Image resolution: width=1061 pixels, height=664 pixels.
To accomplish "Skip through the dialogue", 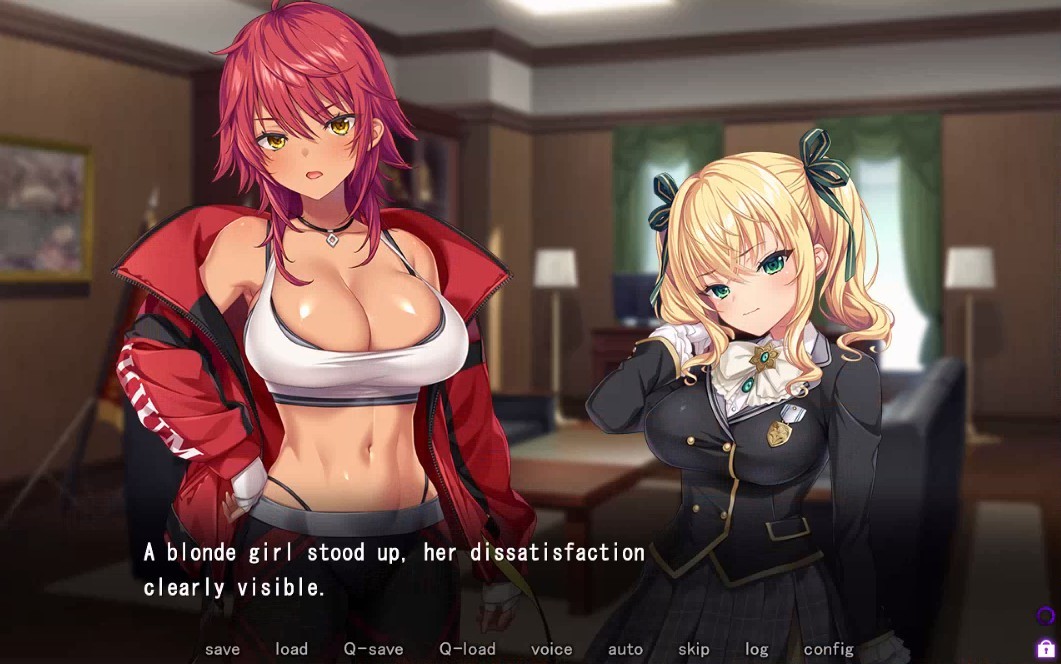I will tap(693, 649).
